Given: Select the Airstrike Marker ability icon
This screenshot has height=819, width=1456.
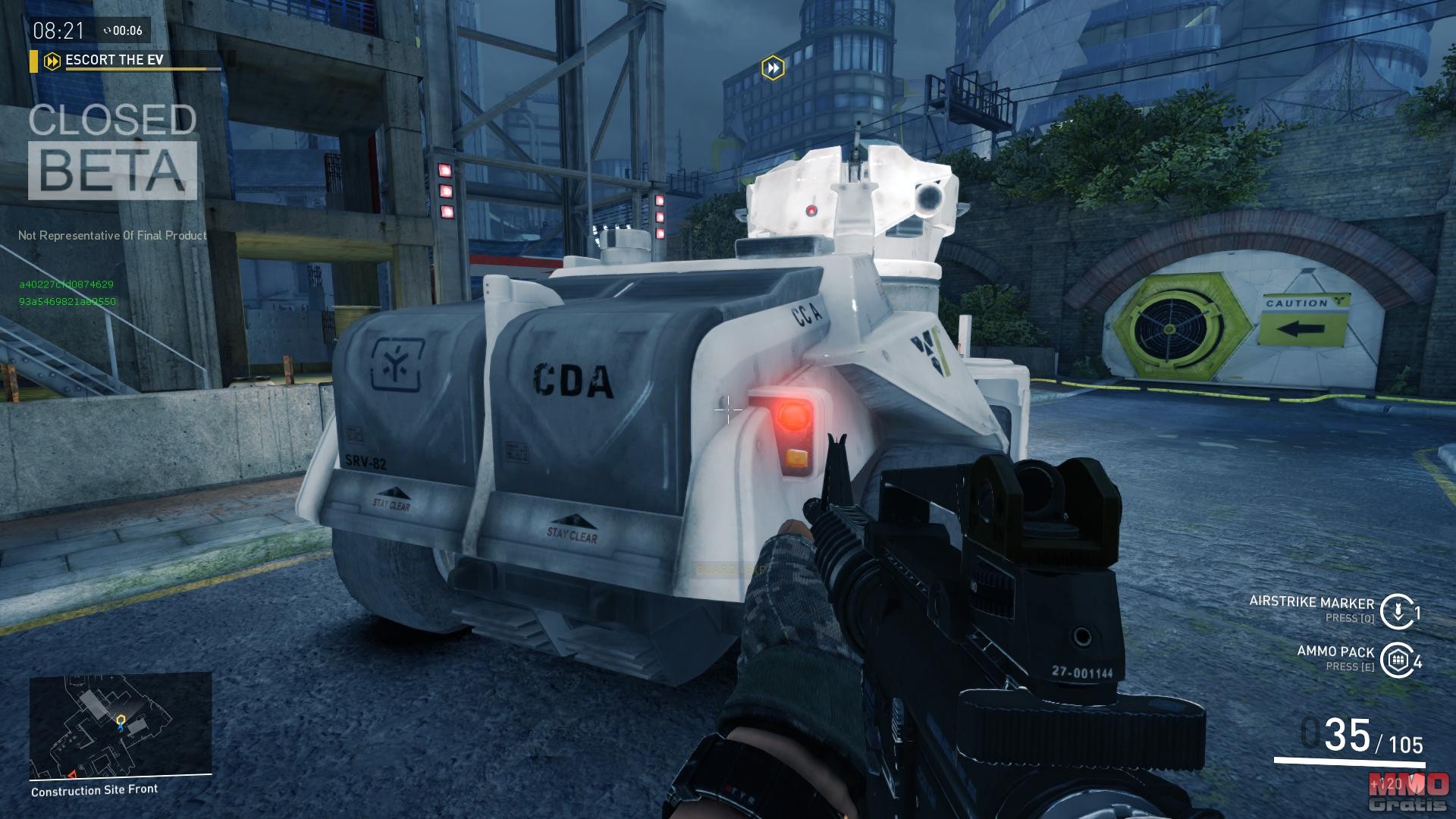Looking at the screenshot, I should click(x=1397, y=611).
